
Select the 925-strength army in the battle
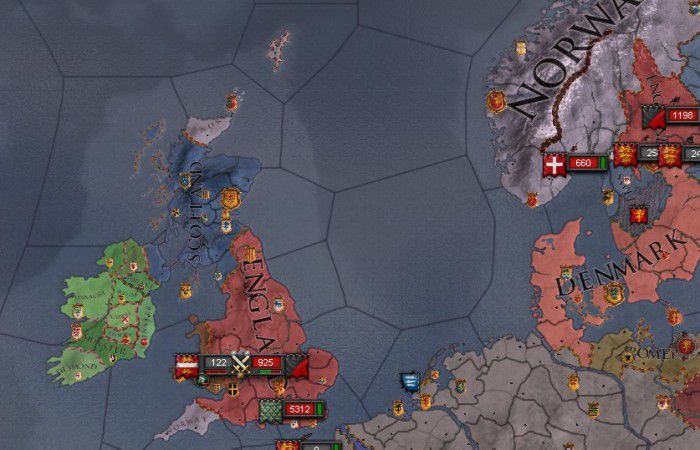(x=266, y=362)
